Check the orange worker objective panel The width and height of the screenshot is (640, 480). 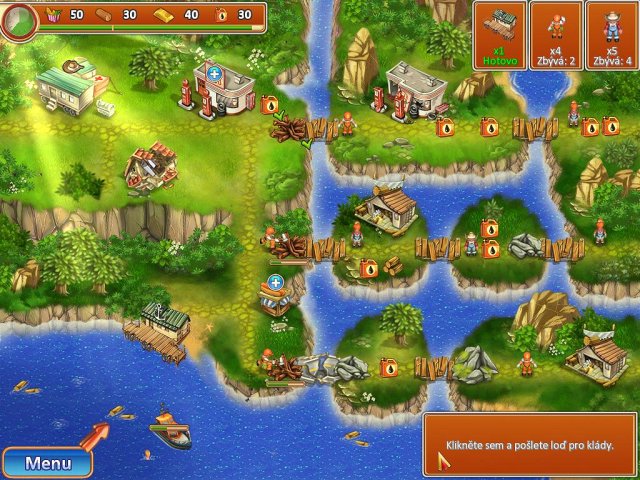[555, 35]
